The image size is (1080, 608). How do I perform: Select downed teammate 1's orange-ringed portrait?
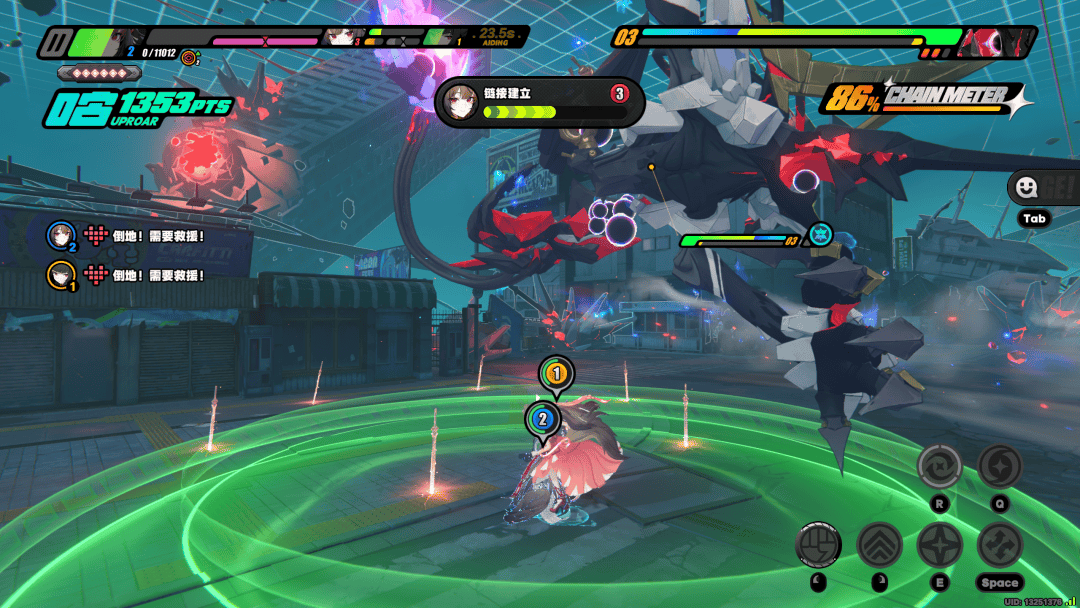point(62,275)
